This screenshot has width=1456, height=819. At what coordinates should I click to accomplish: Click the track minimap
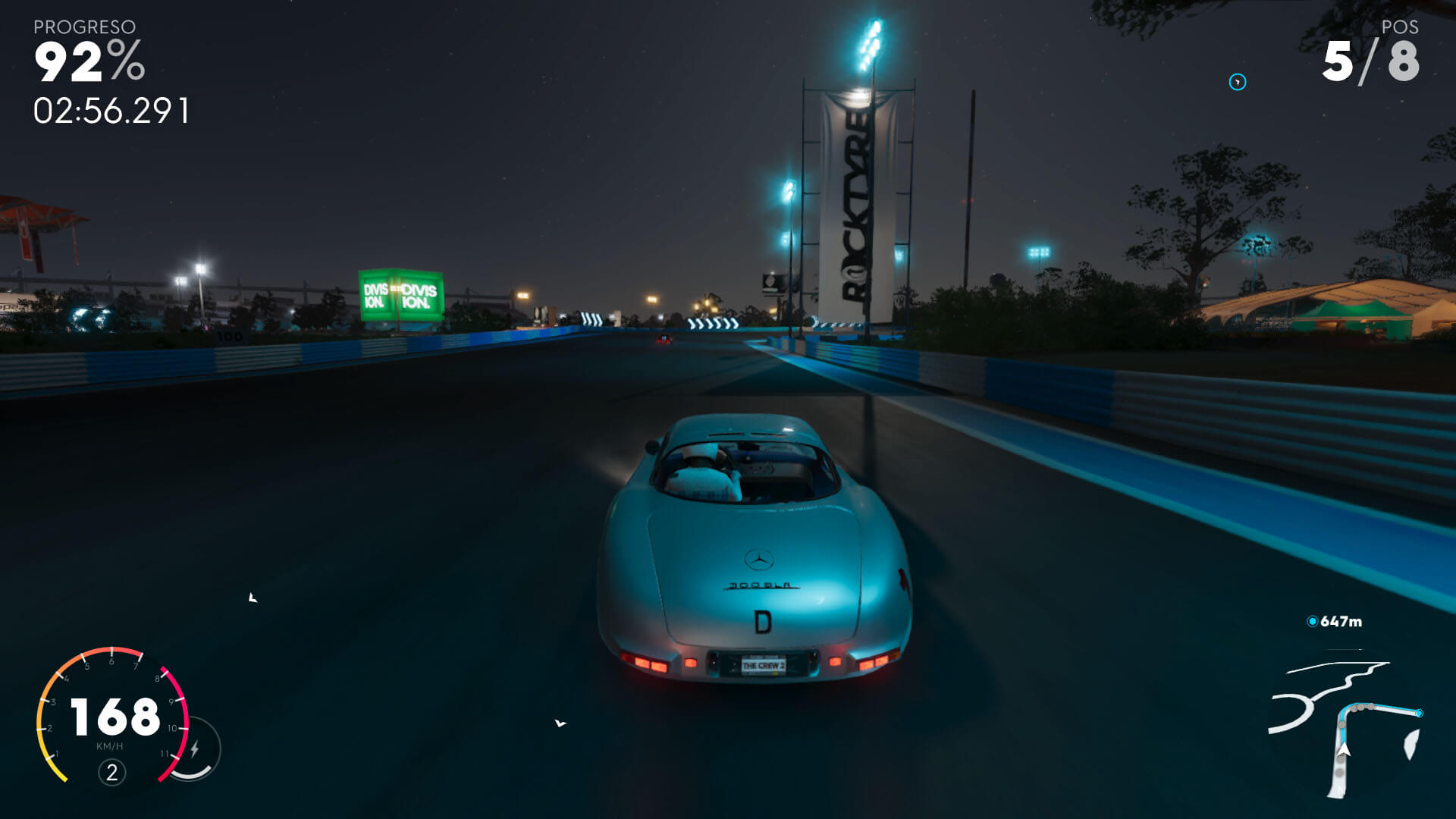(x=1344, y=724)
